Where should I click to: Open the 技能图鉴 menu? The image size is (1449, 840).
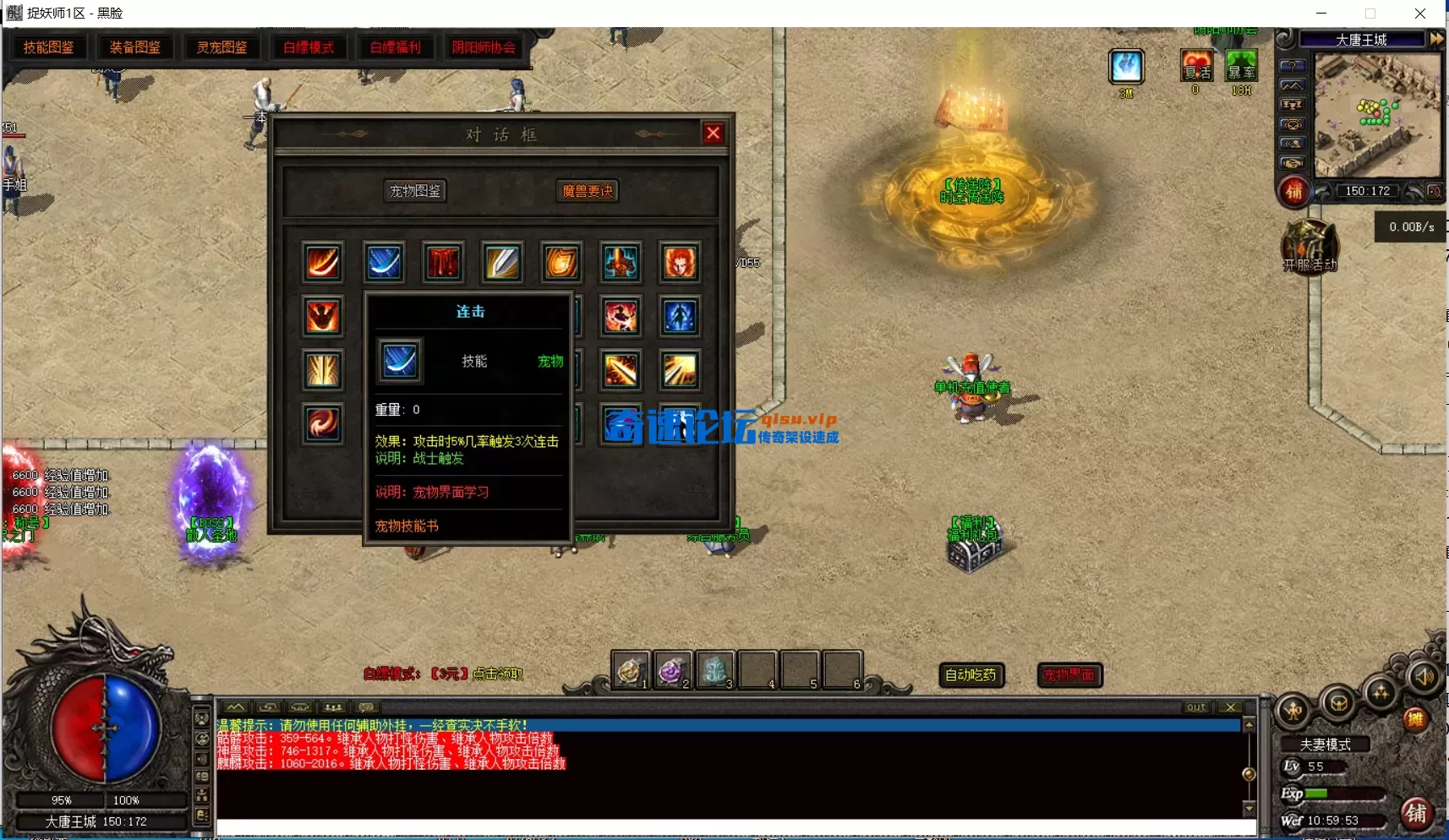click(x=49, y=47)
